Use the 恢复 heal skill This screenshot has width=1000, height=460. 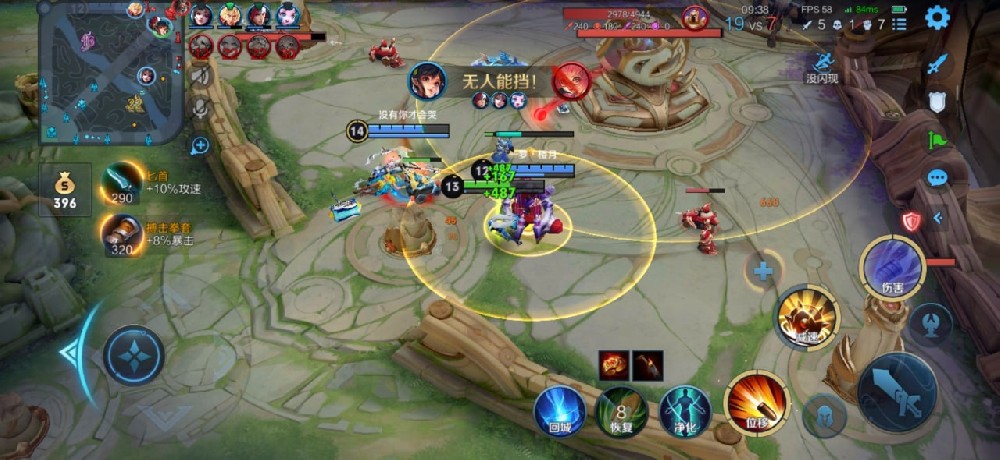622,411
